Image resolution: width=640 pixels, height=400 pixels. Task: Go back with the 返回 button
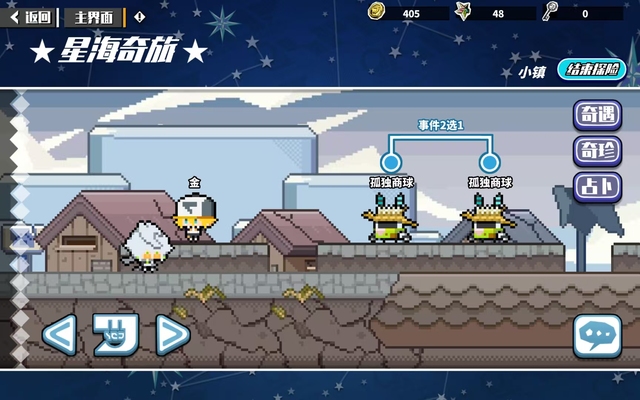pos(30,17)
